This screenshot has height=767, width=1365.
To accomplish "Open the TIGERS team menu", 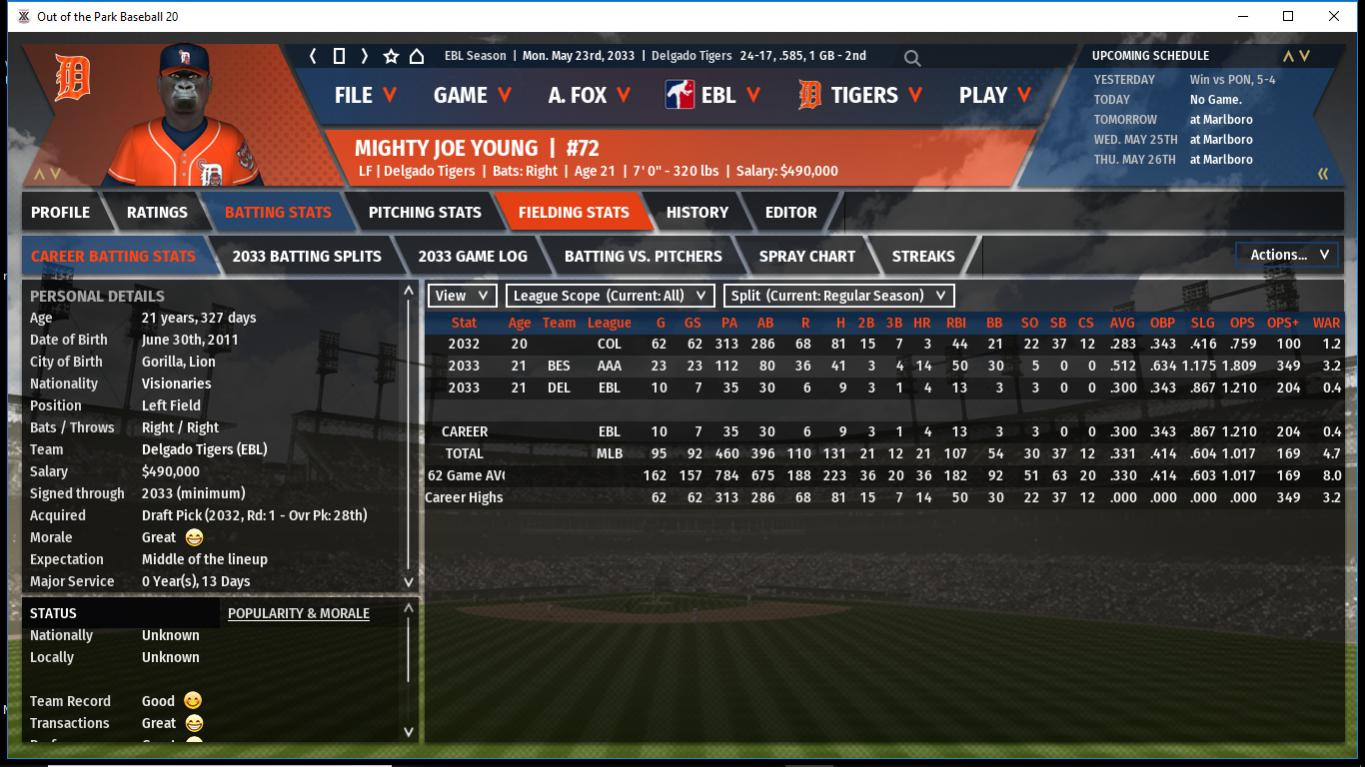I will (863, 95).
